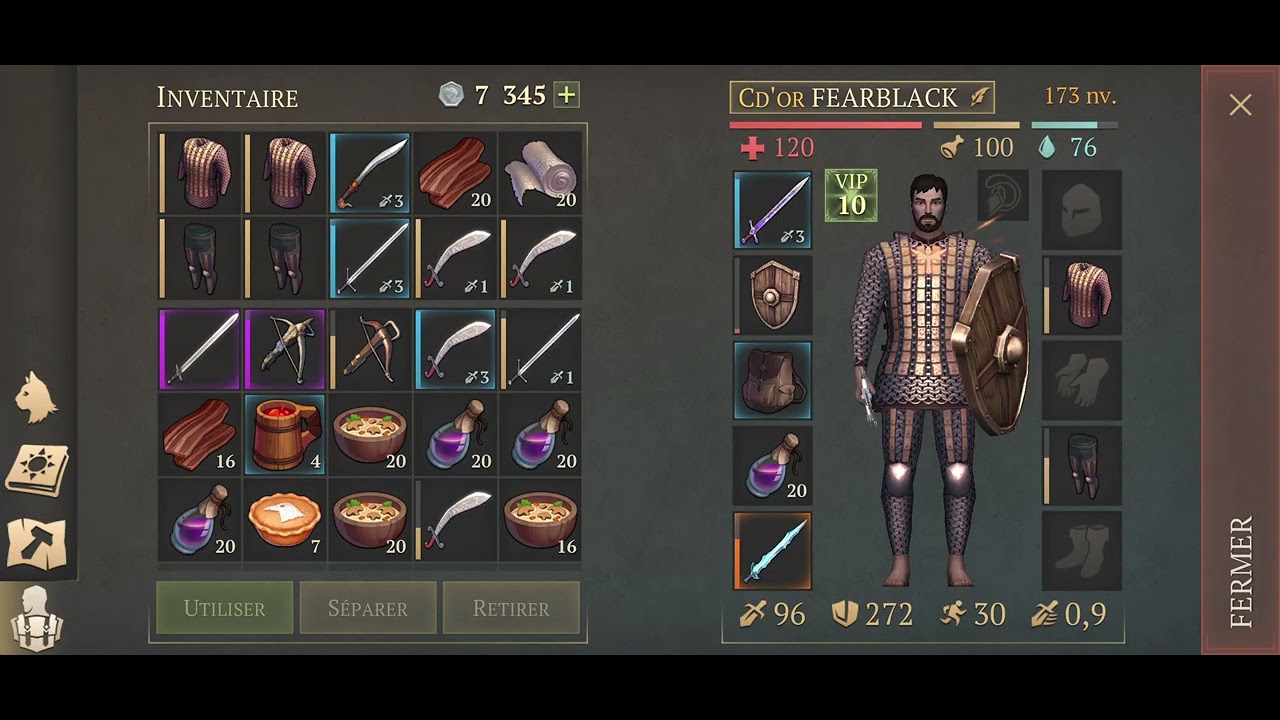Add currency with the green plus button
This screenshot has width=1280, height=720.
567,95
